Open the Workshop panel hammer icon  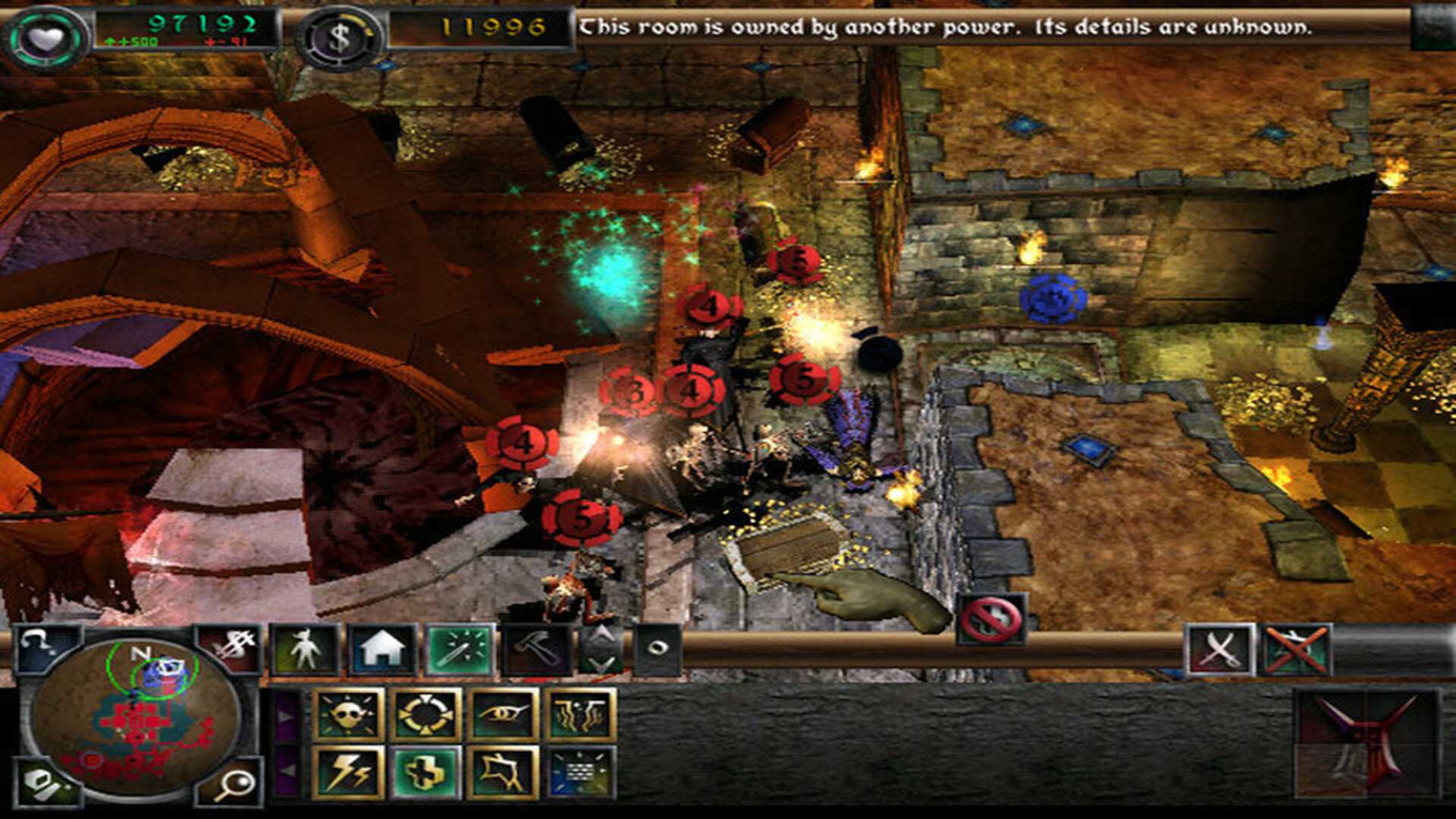click(537, 648)
